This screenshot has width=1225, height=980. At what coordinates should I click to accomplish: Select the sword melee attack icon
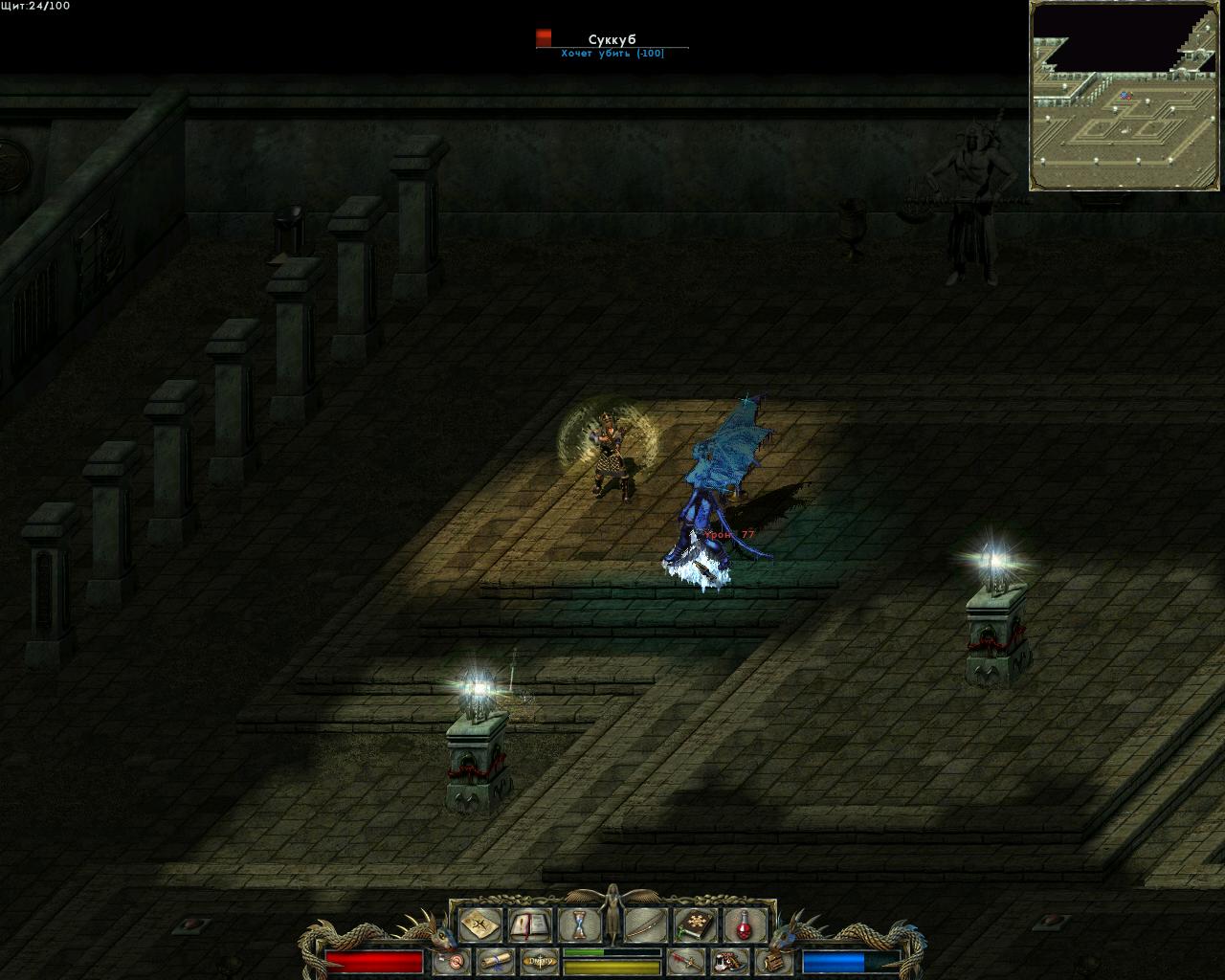686,960
